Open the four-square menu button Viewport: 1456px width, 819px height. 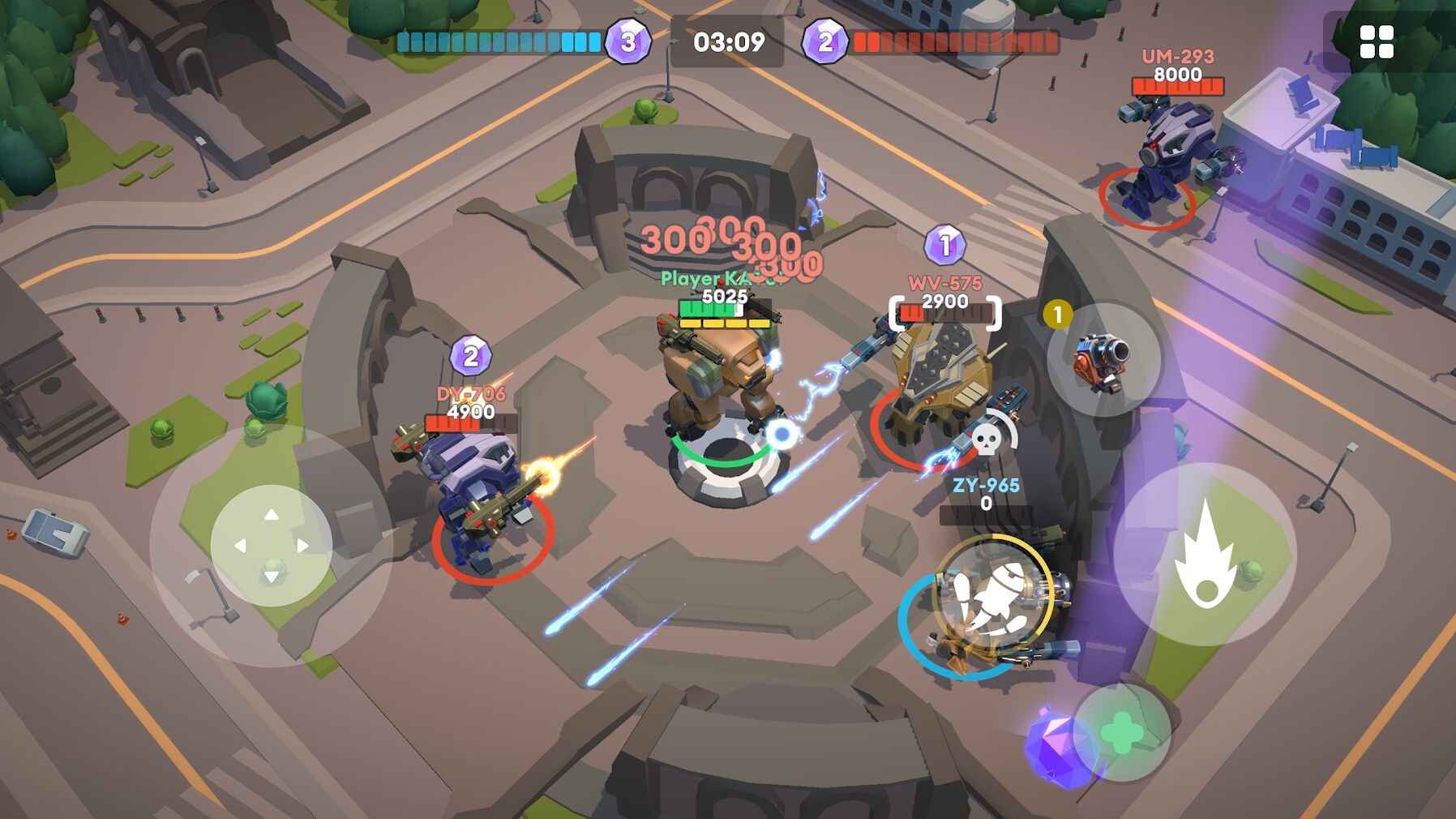coord(1376,42)
